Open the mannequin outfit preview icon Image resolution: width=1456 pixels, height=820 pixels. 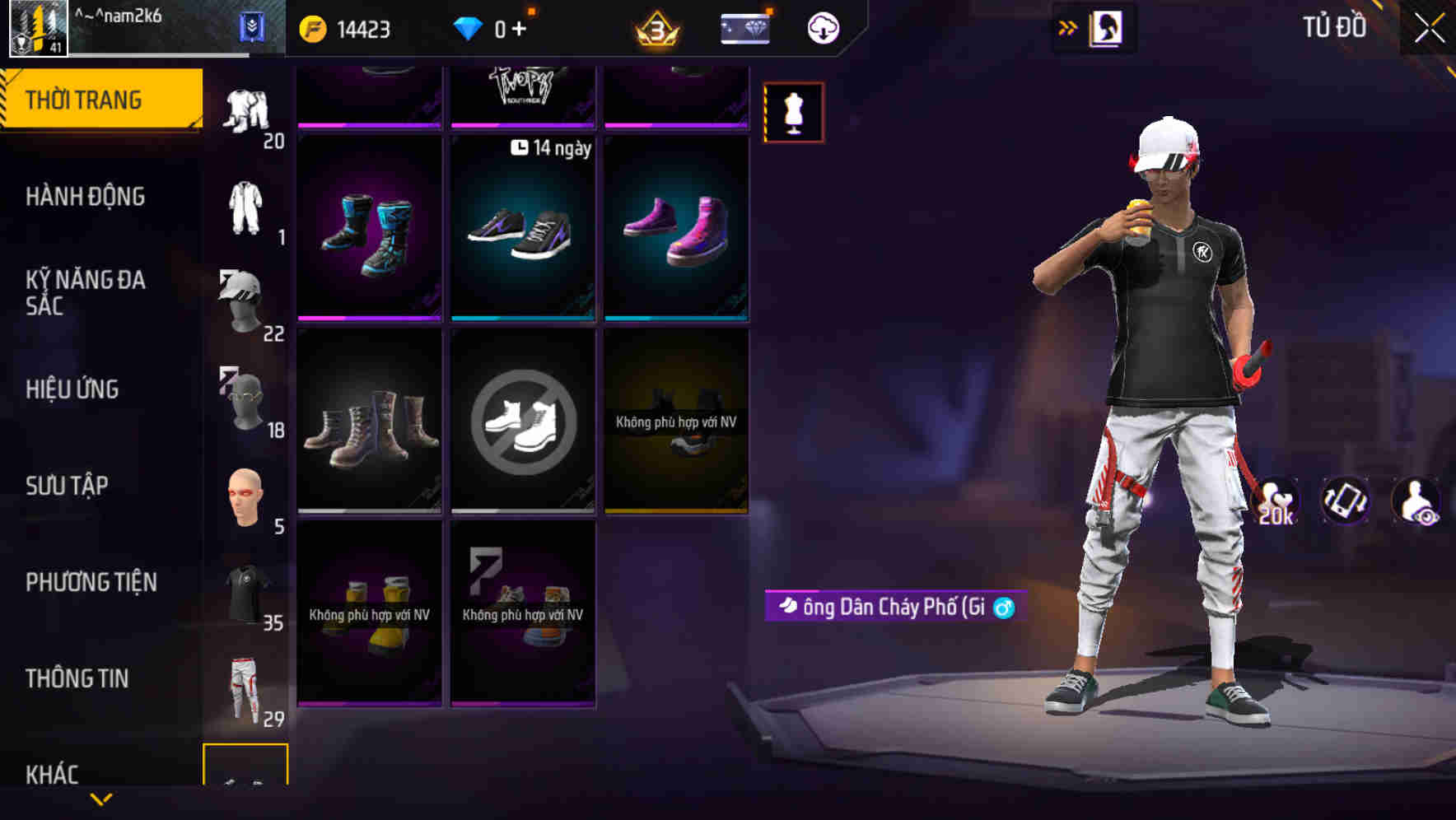(x=793, y=112)
